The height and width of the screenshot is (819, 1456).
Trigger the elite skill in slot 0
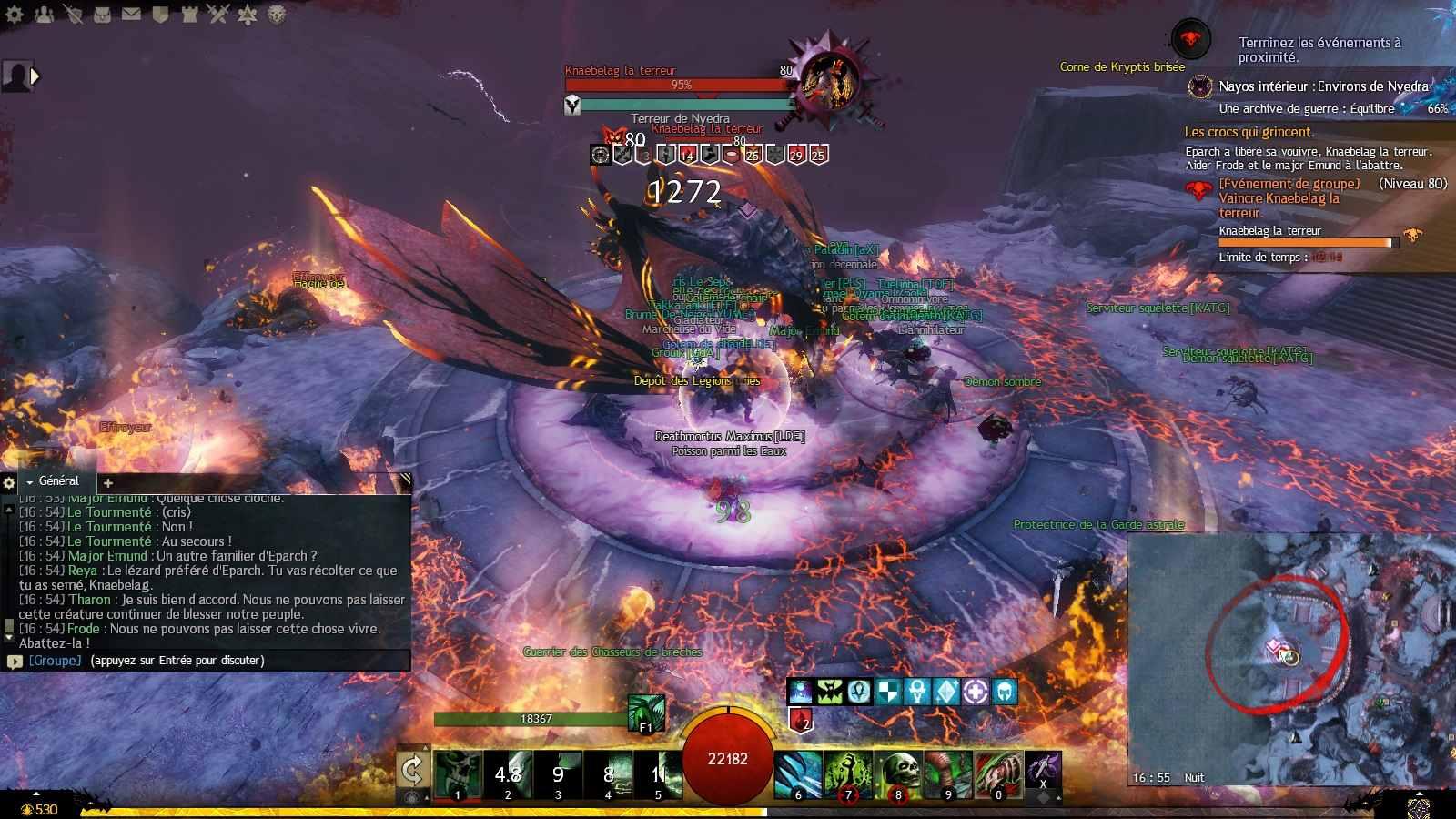point(998,775)
